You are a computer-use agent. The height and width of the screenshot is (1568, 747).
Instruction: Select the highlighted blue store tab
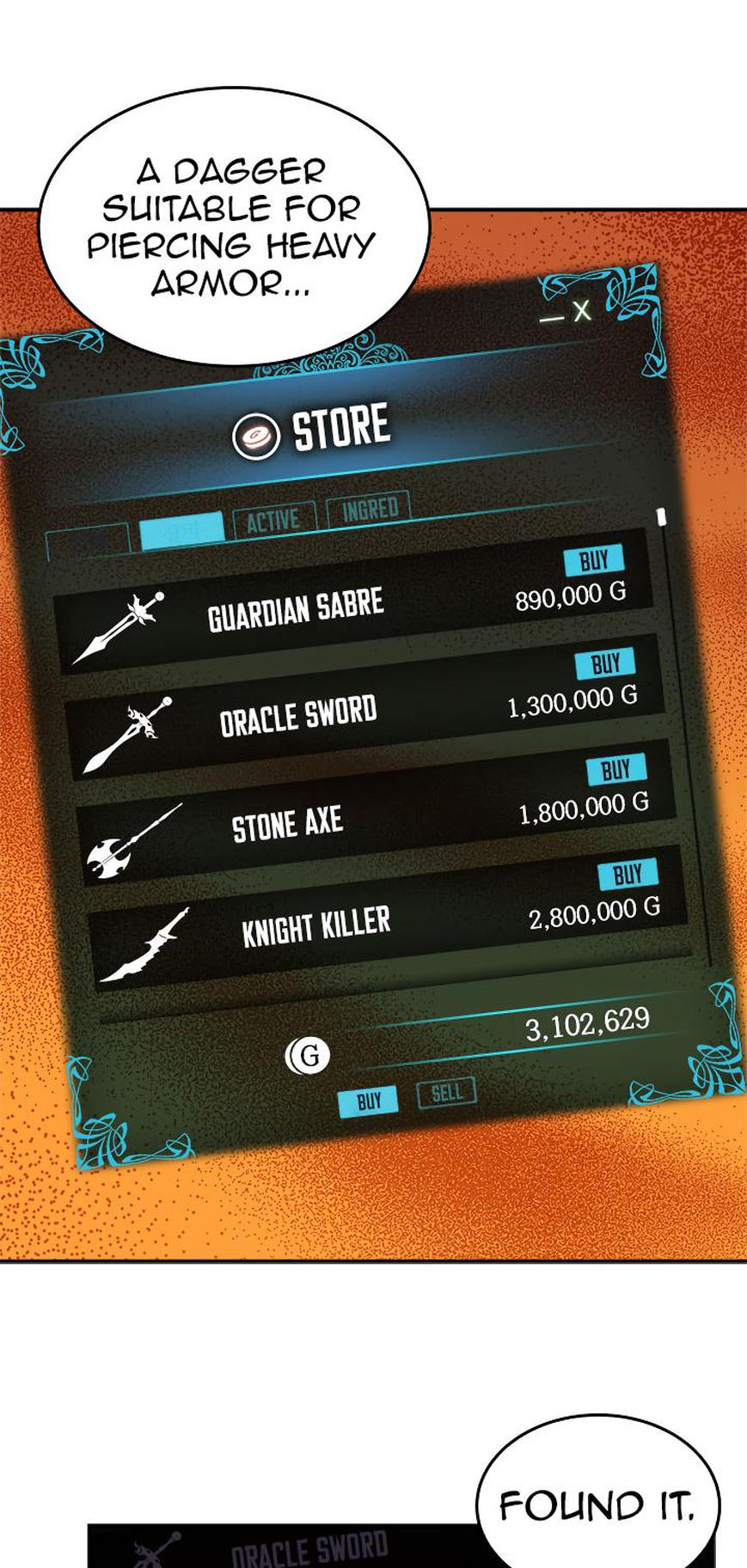[x=181, y=528]
